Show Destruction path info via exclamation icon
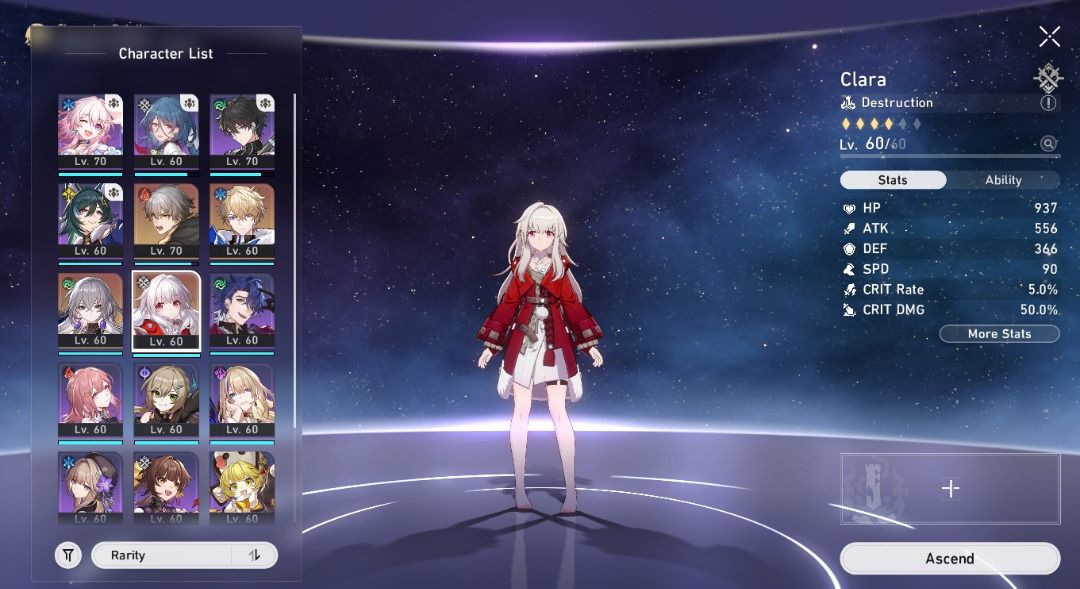The image size is (1080, 589). (1048, 102)
